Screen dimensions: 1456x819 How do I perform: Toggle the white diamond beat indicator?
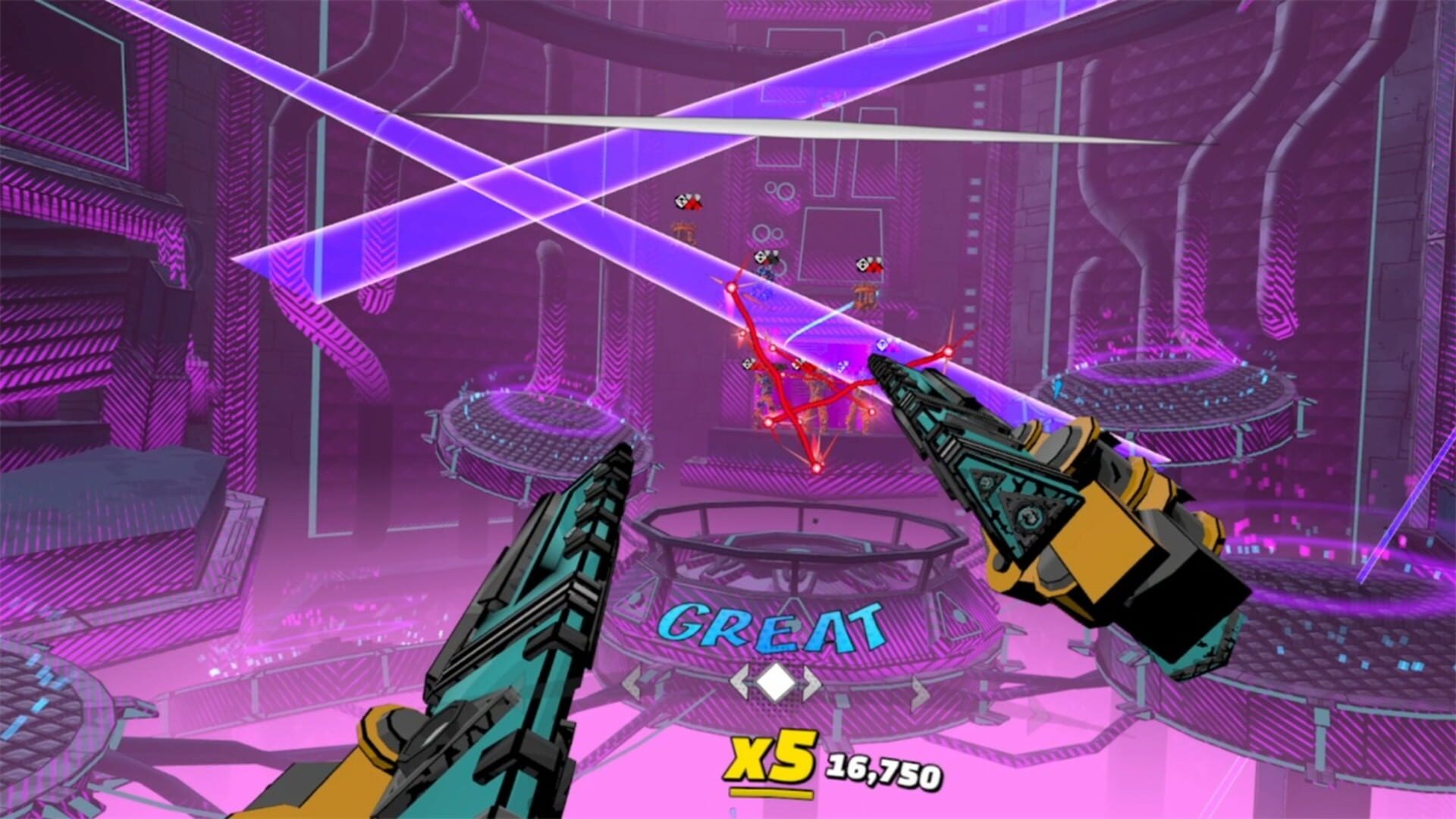[x=776, y=682]
